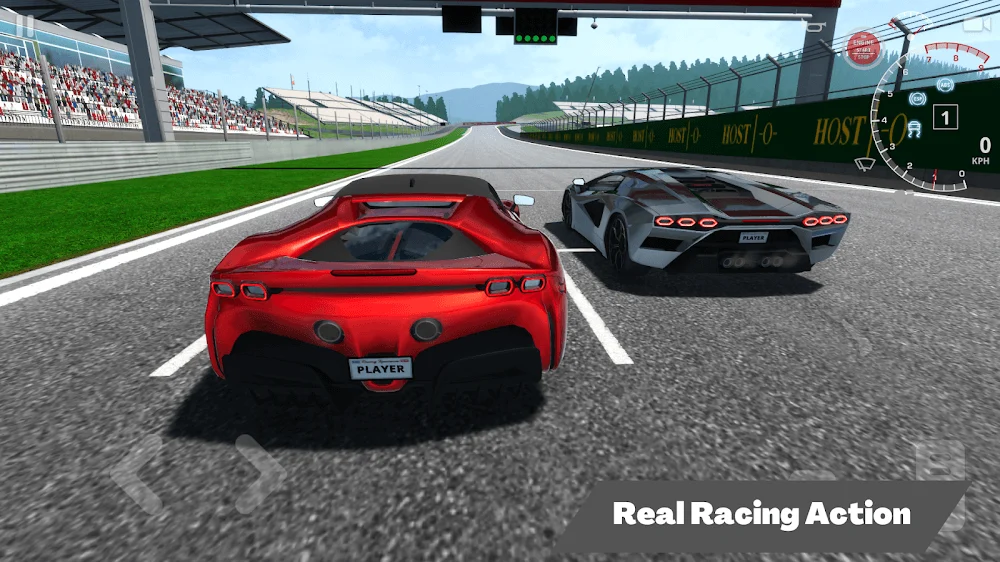Tap the Engine Start Stop button
The image size is (1000, 562).
coord(862,47)
